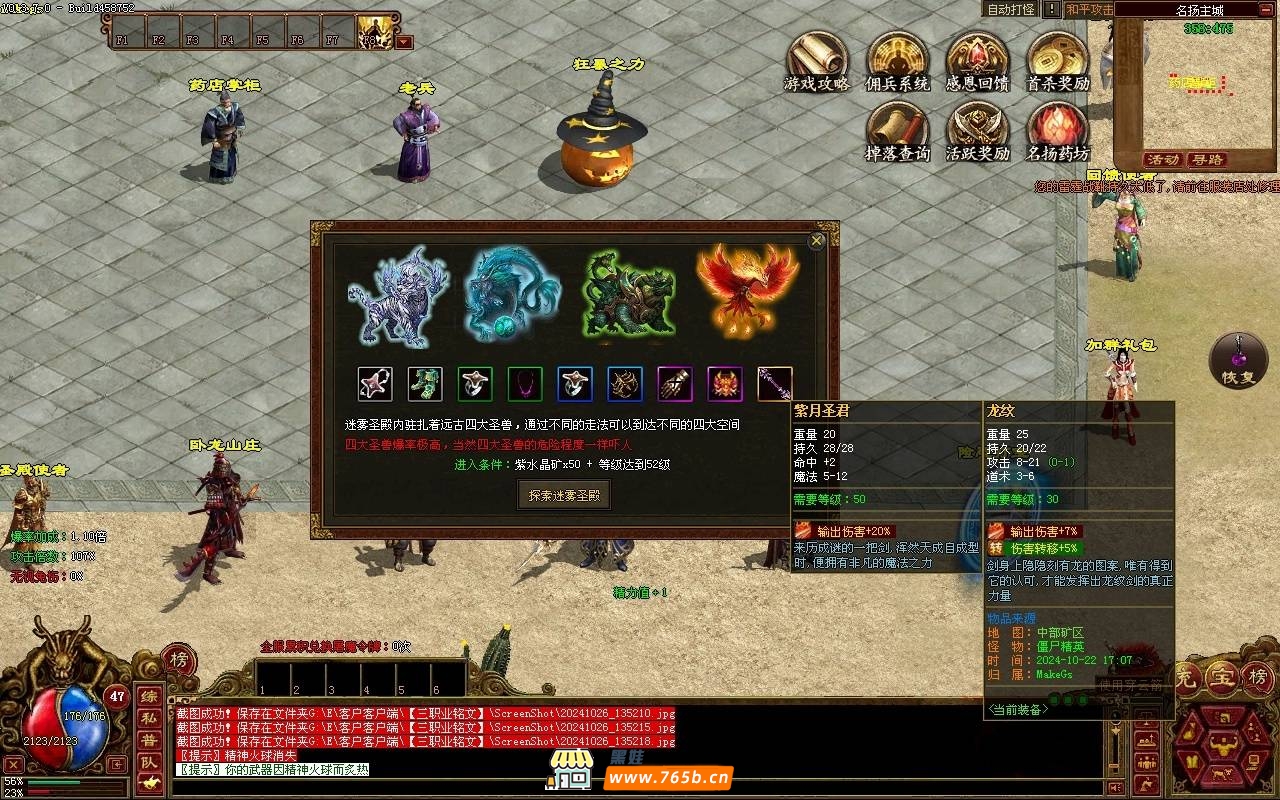Open the 游戏攻略 game guide
Image resolution: width=1280 pixels, height=800 pixels.
(x=816, y=58)
